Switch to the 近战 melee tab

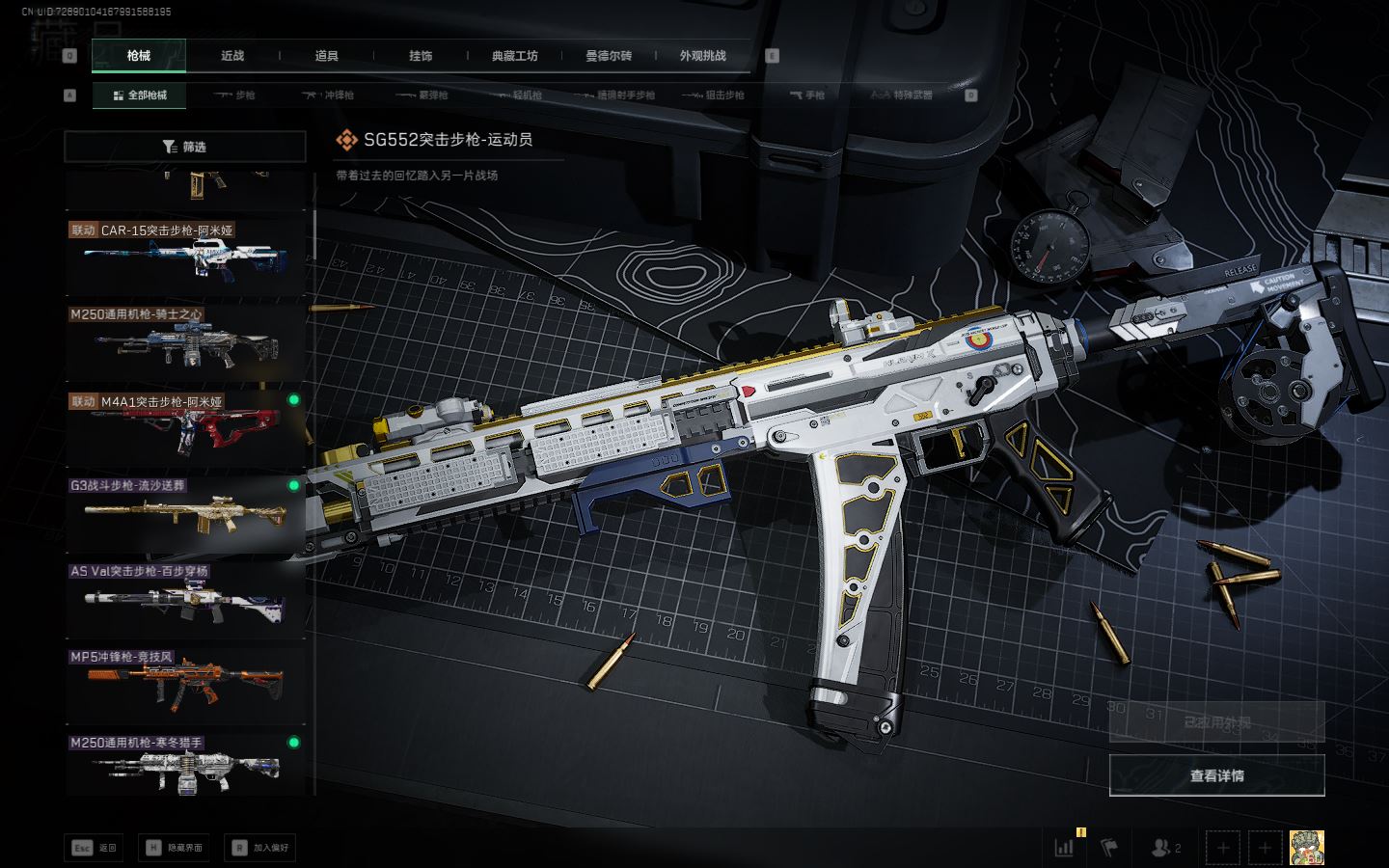(232, 56)
